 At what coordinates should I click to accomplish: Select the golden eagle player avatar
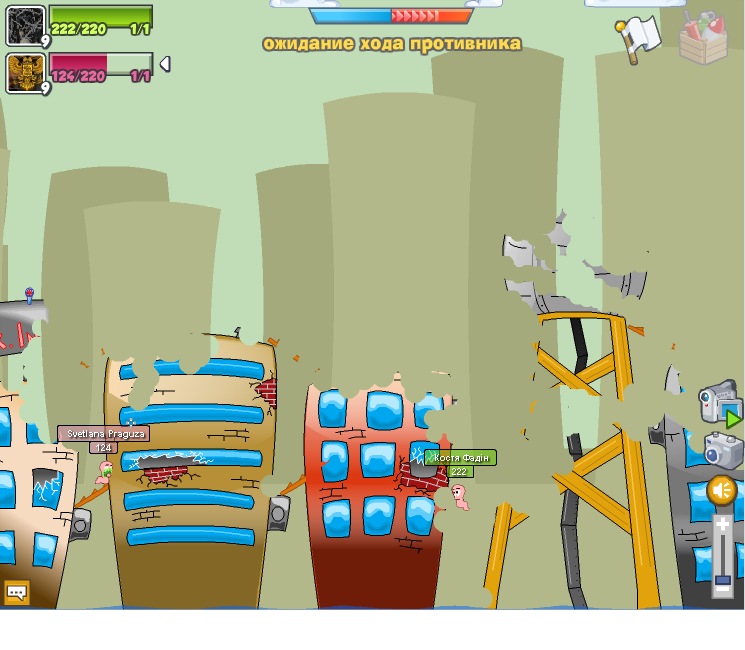click(x=25, y=73)
